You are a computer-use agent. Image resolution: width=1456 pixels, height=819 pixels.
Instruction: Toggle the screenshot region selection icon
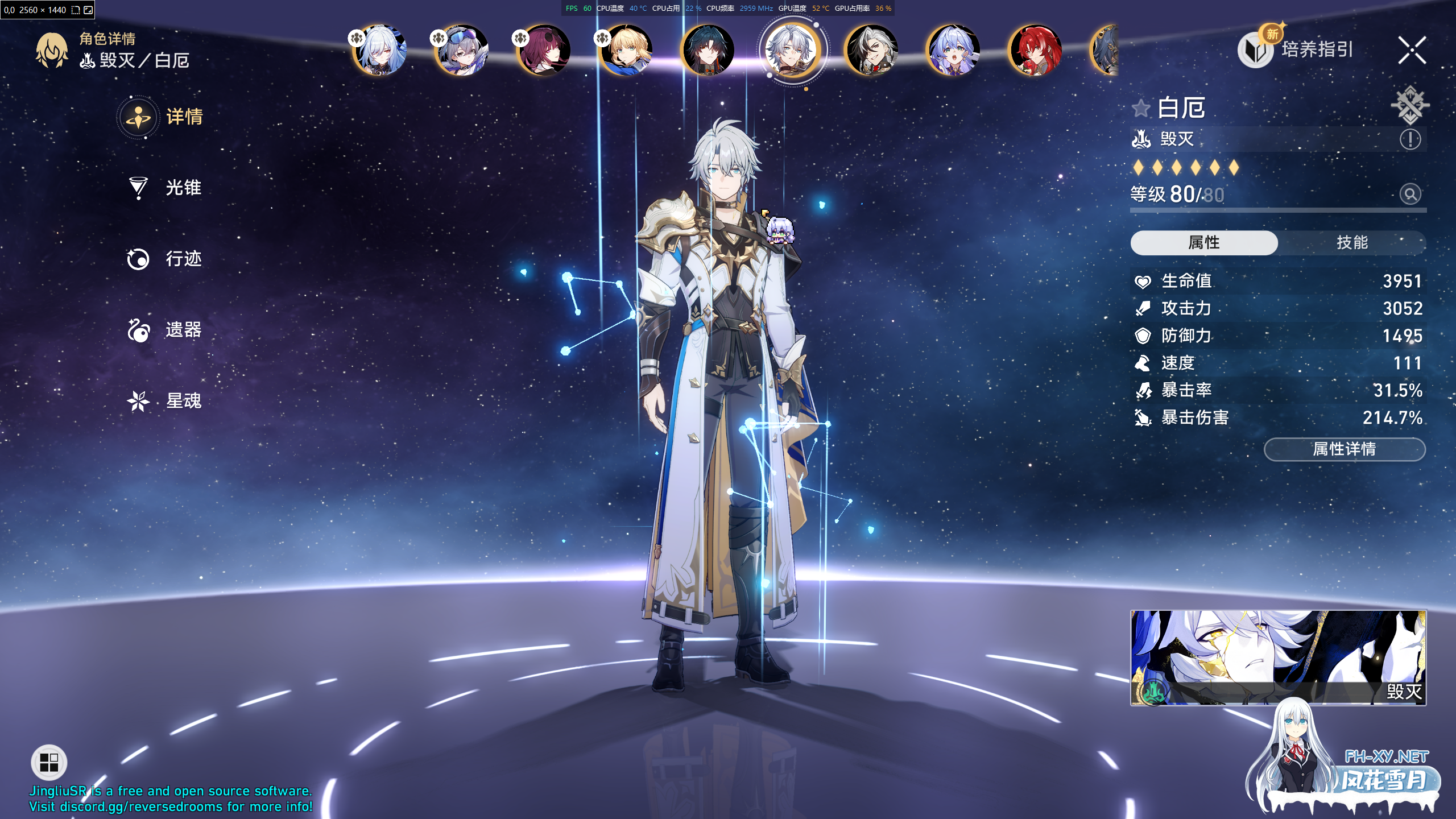(76, 10)
